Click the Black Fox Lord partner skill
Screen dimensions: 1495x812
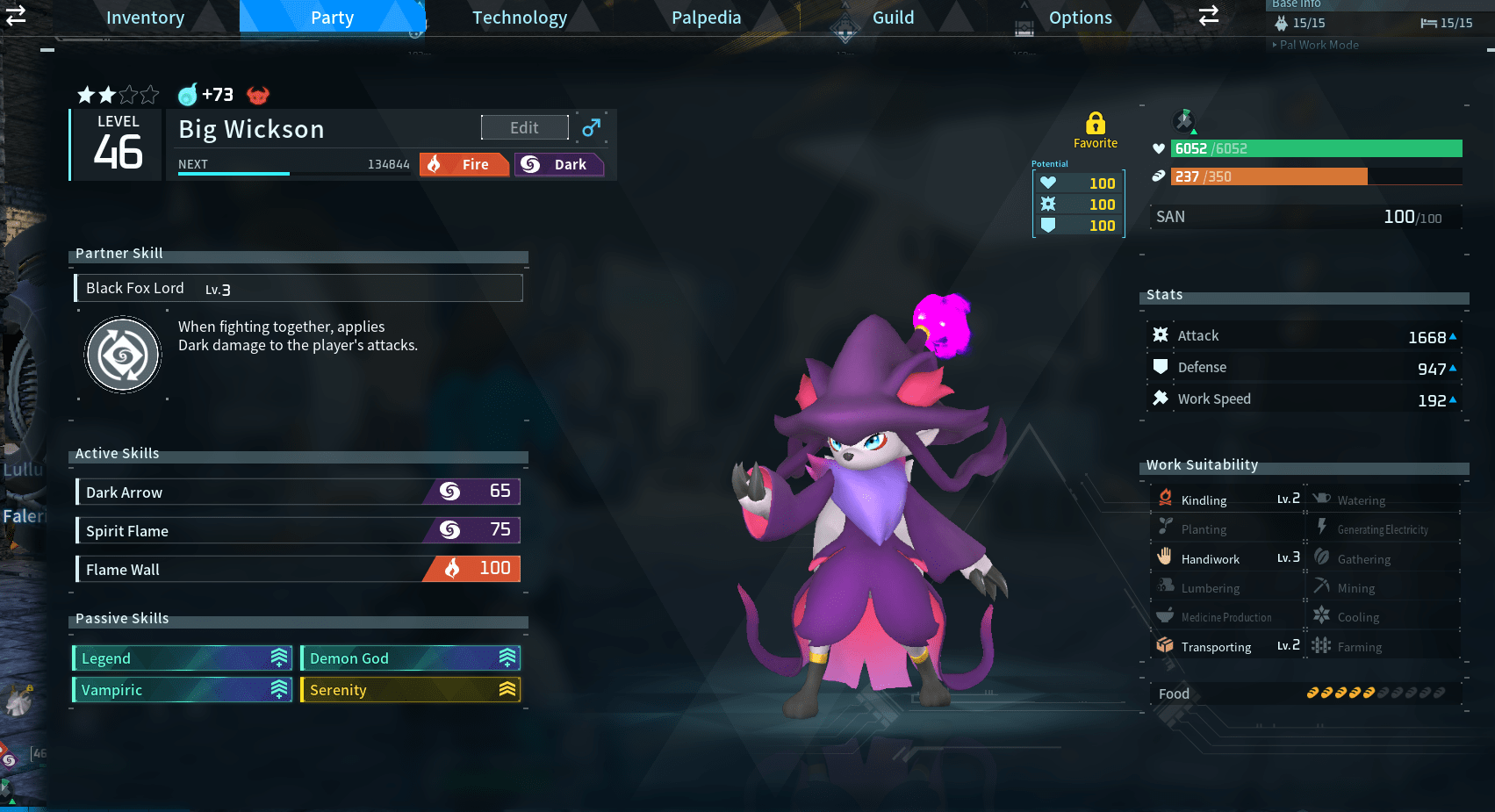click(298, 288)
